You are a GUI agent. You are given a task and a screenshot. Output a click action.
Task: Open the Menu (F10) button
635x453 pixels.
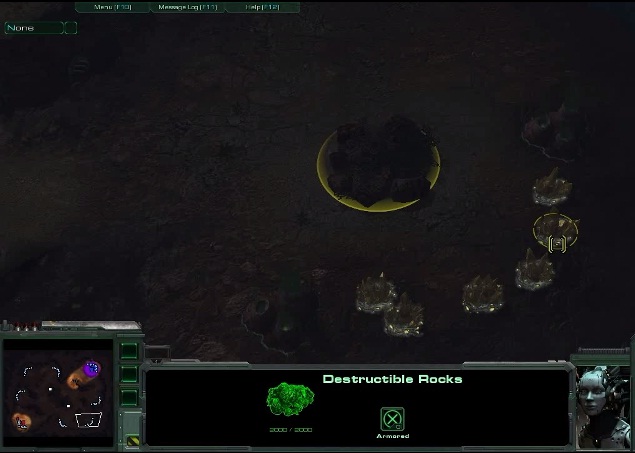(113, 7)
